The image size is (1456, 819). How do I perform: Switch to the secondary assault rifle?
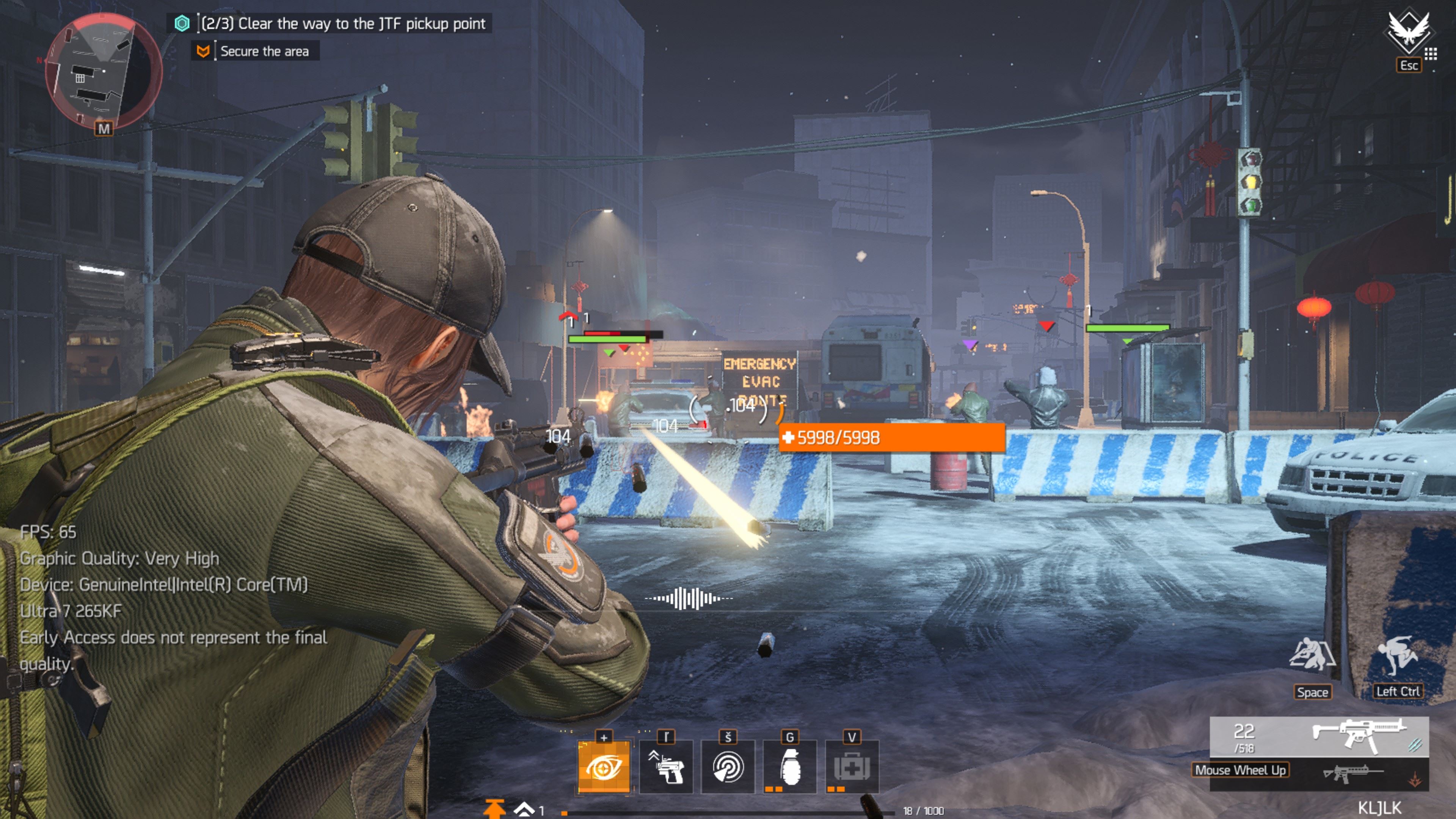click(x=1353, y=773)
